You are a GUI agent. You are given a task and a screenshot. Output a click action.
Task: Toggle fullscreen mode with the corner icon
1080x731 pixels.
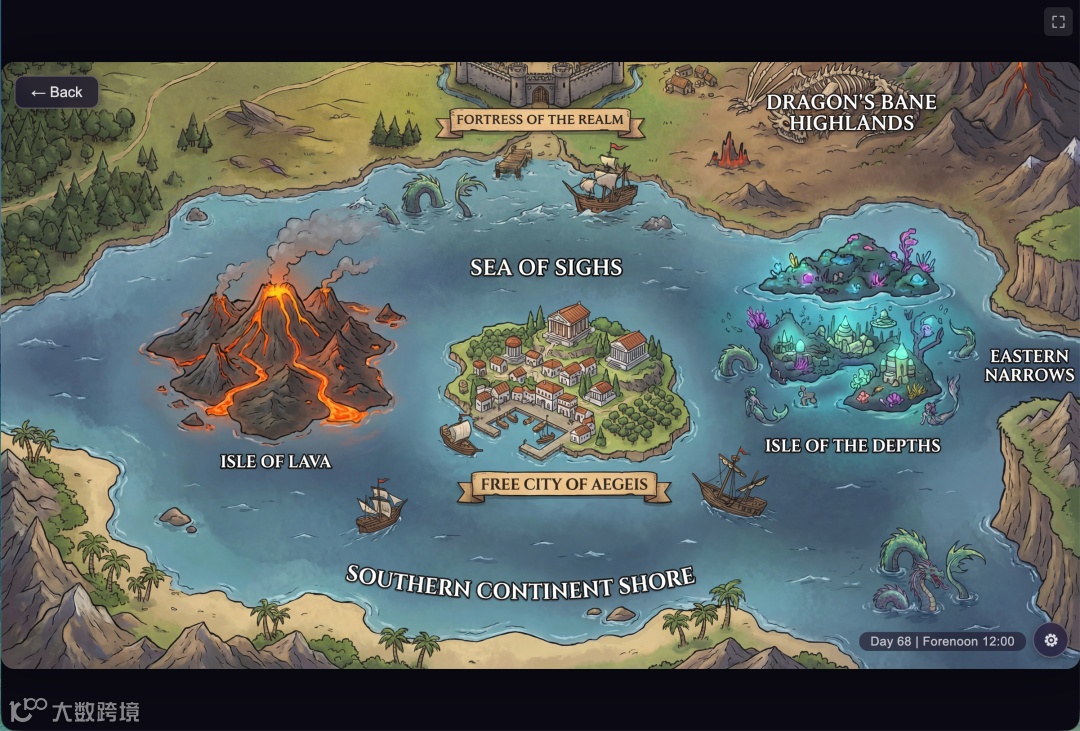pos(1057,21)
